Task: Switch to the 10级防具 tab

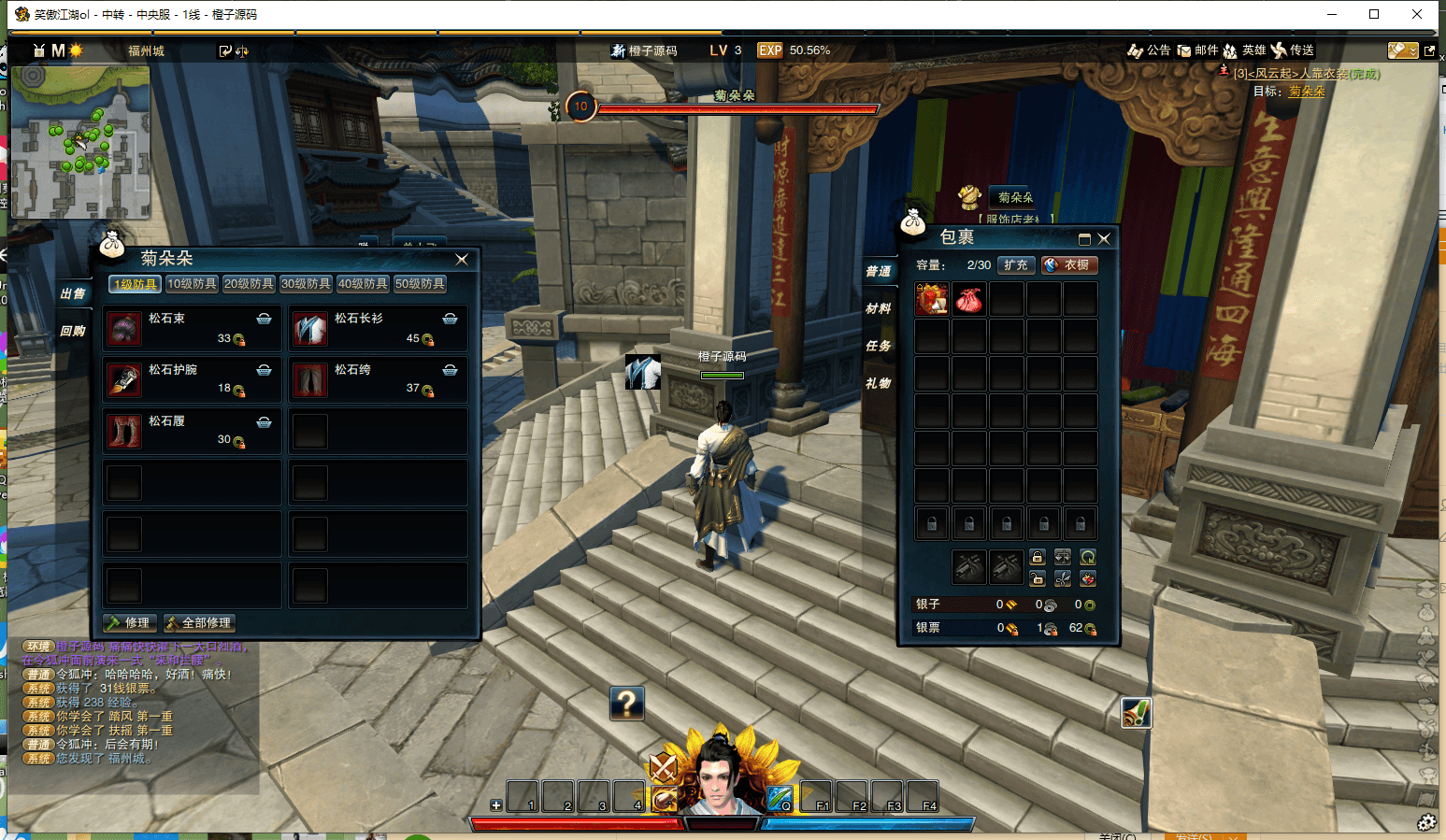Action: pos(192,284)
